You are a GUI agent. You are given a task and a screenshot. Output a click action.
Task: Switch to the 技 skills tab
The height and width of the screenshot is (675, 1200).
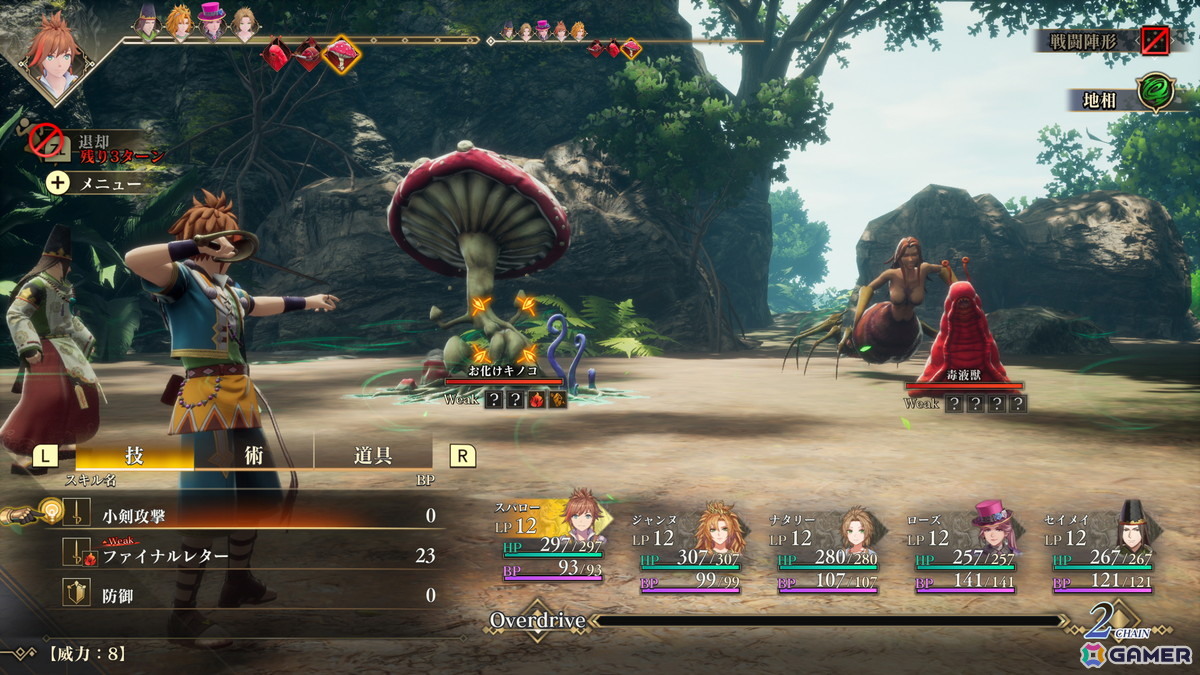click(134, 456)
